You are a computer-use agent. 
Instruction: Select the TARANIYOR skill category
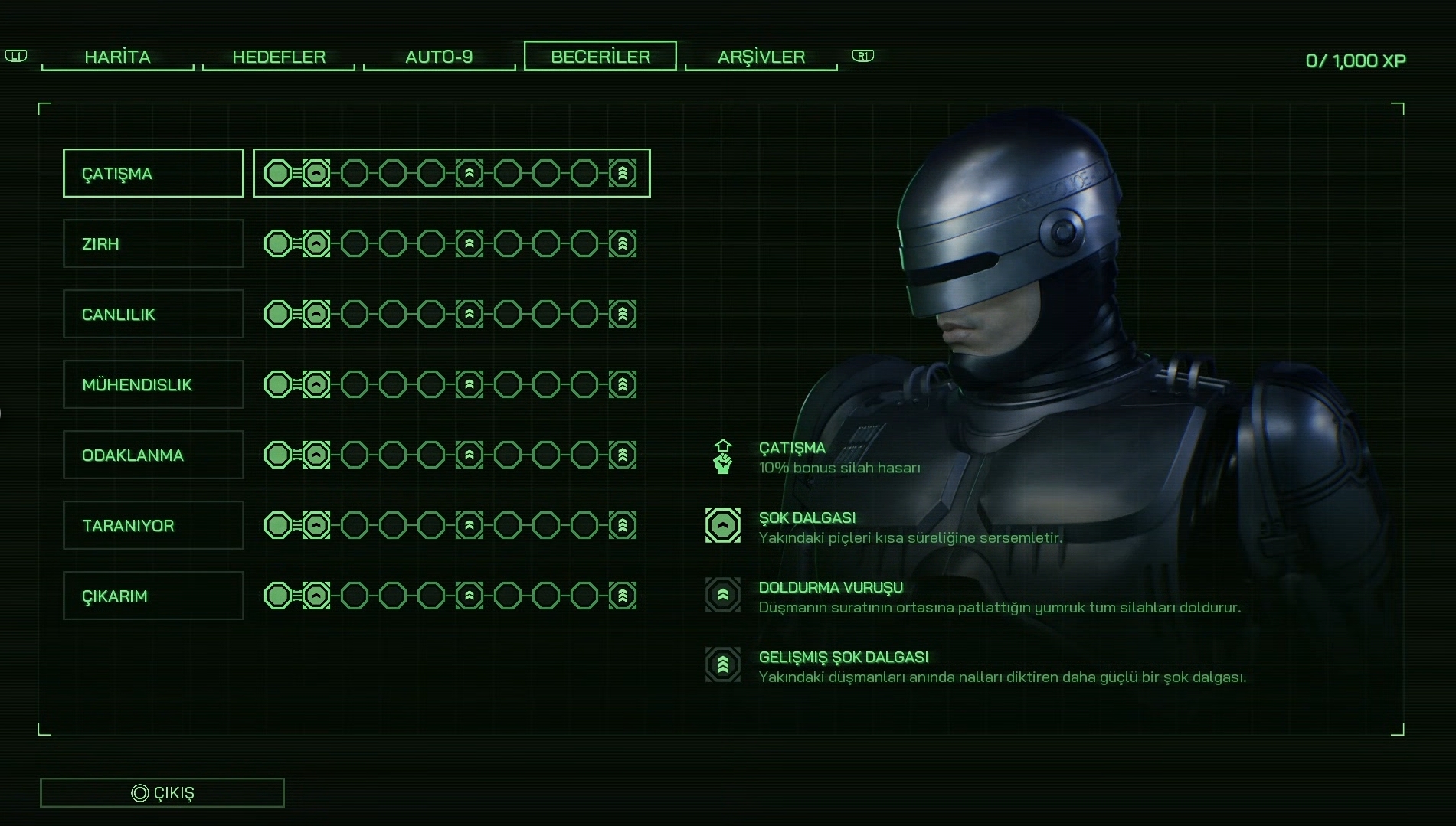tap(153, 525)
